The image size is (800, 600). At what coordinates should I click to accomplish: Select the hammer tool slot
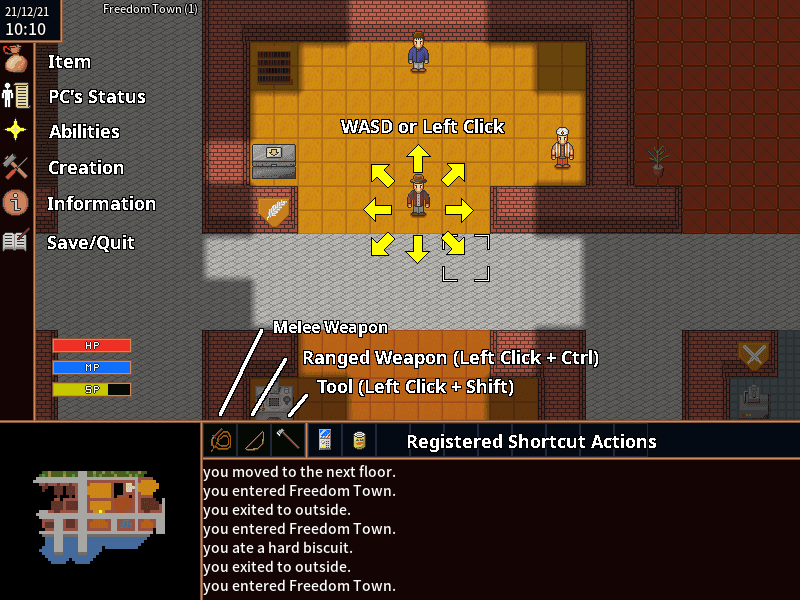click(288, 439)
